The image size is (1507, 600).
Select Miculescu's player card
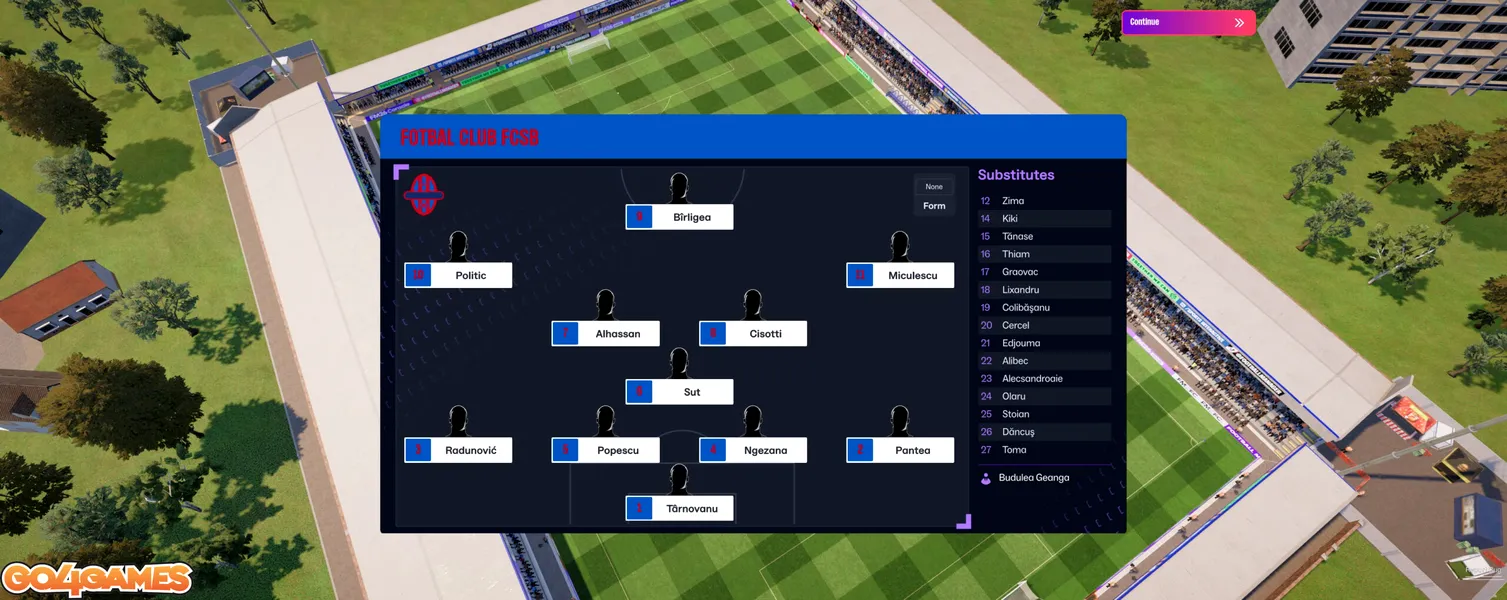pos(900,275)
